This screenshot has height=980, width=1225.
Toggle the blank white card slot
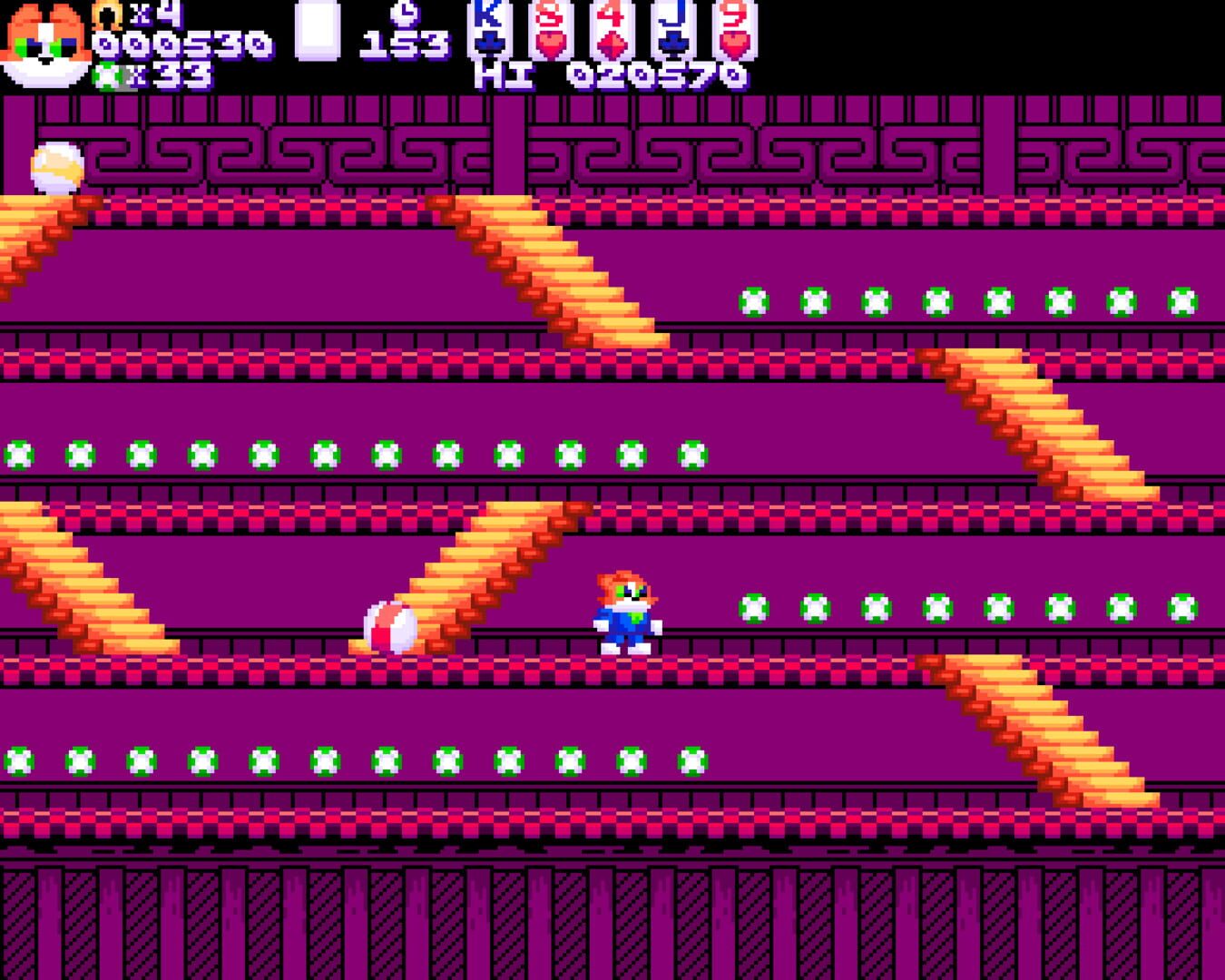tap(317, 32)
